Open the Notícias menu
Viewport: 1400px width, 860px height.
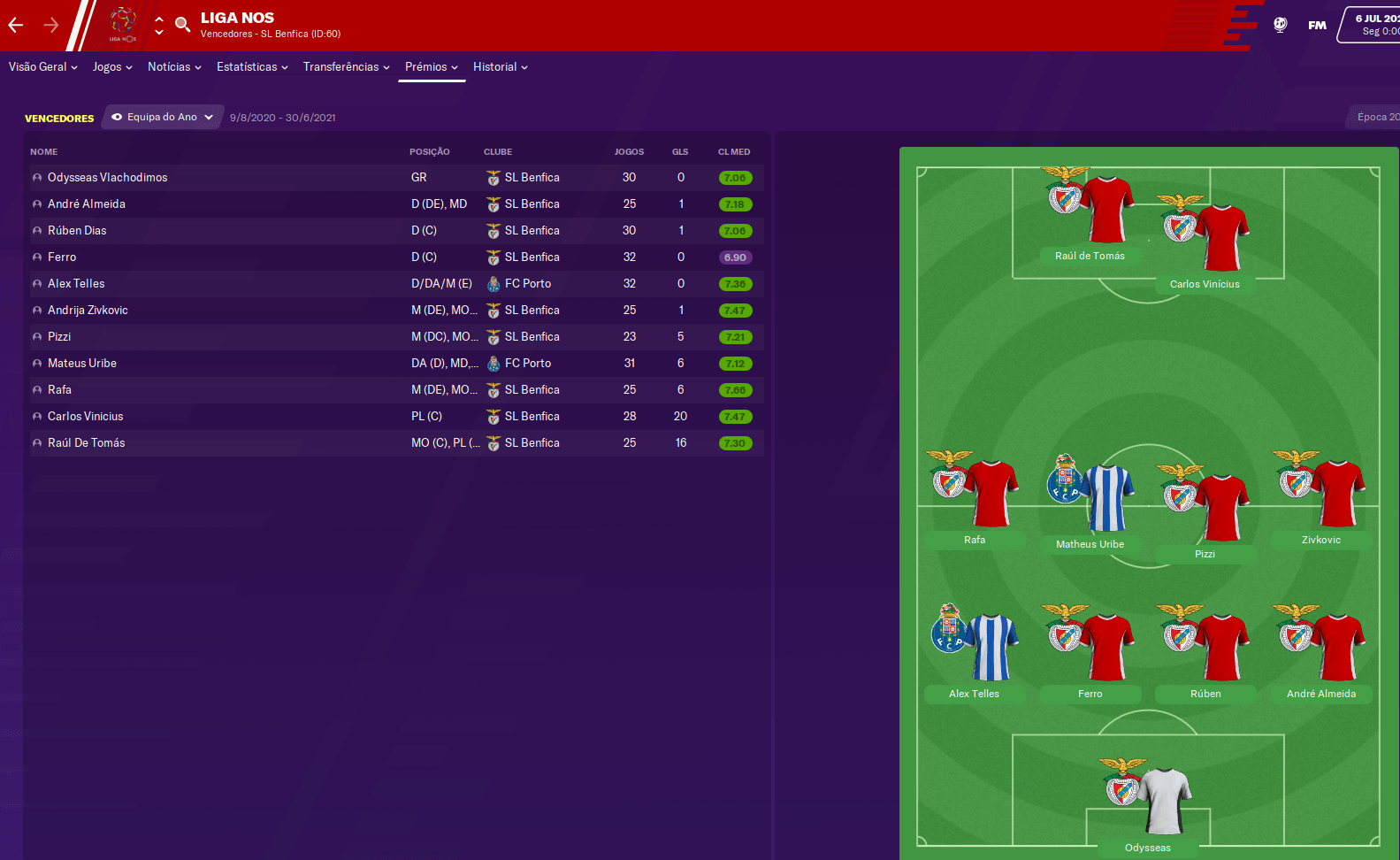tap(174, 67)
